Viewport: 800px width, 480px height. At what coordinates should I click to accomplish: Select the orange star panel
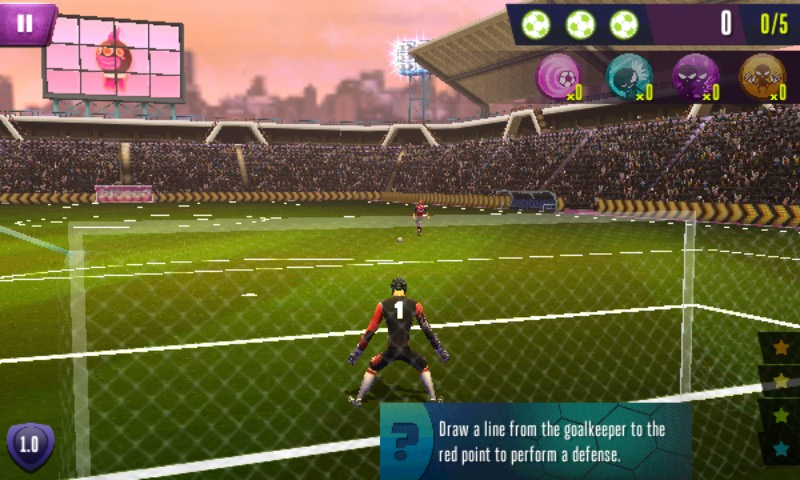781,347
